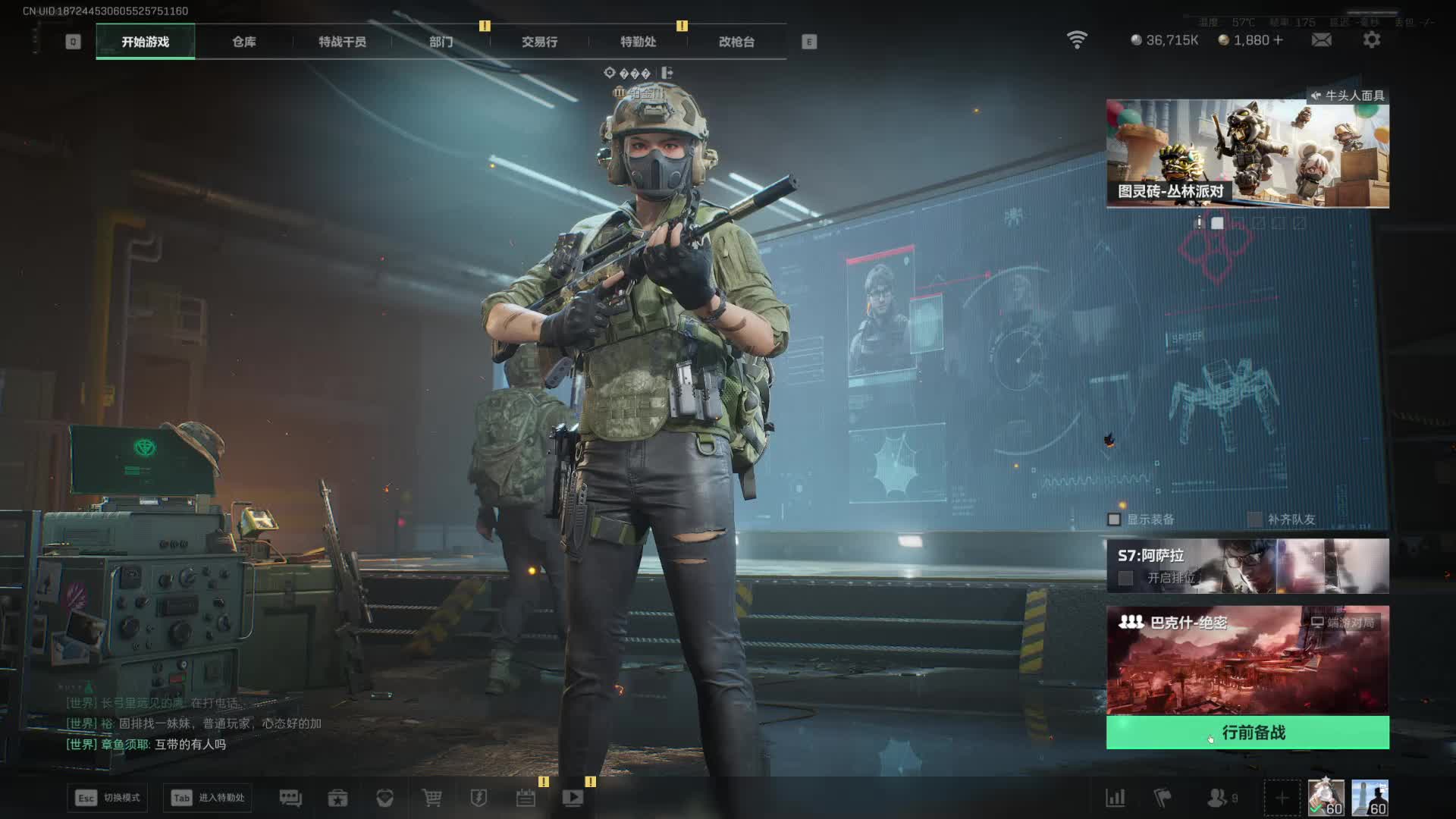Switch to the 仓库 tab
The width and height of the screenshot is (1456, 819).
pos(243,42)
